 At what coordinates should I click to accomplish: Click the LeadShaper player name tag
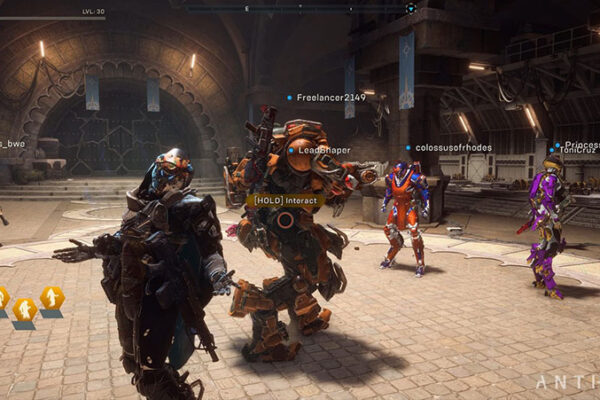[320, 150]
